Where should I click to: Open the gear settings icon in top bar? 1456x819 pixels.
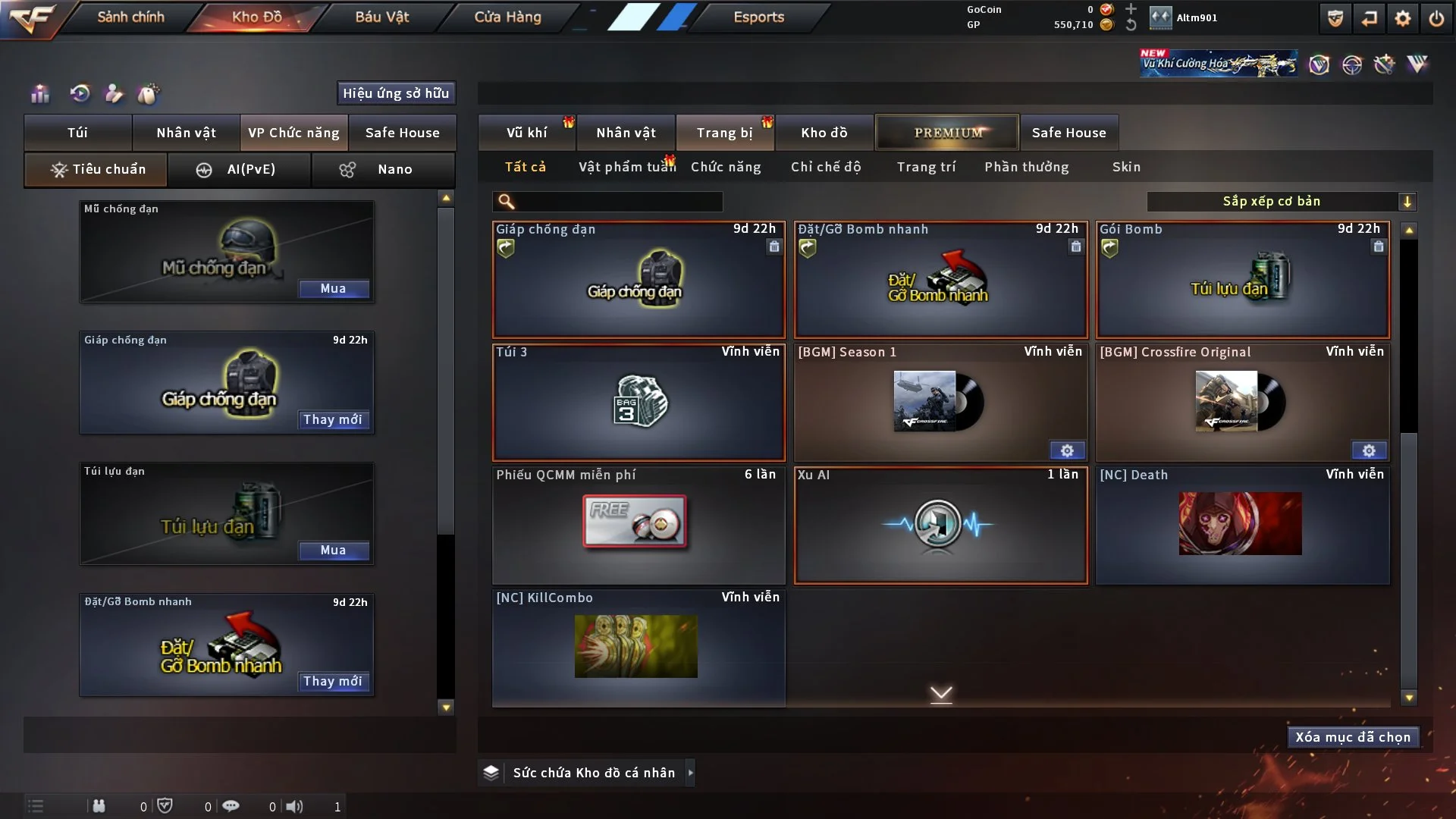point(1402,18)
